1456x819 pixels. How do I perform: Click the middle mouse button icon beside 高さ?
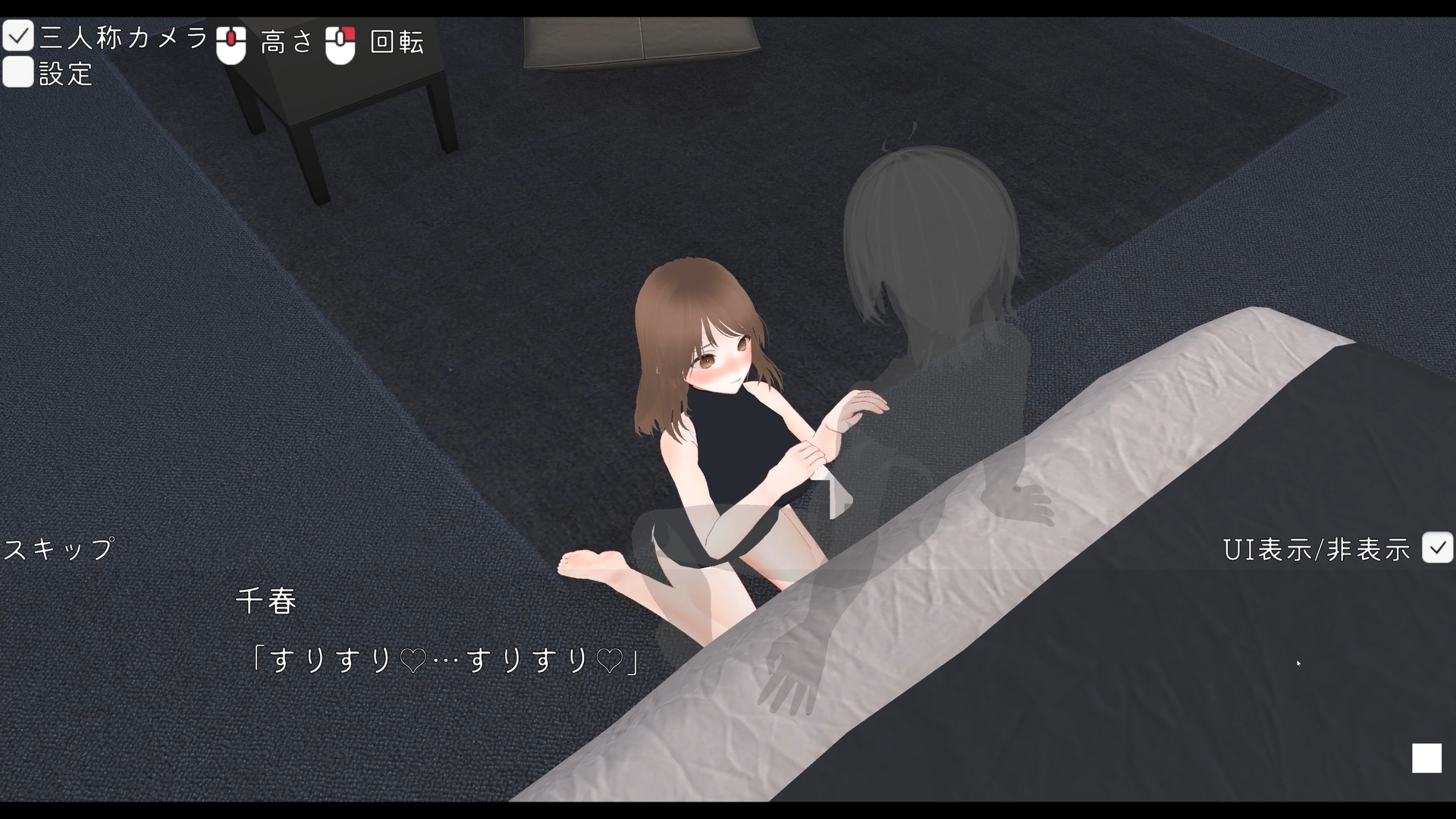coord(233,43)
